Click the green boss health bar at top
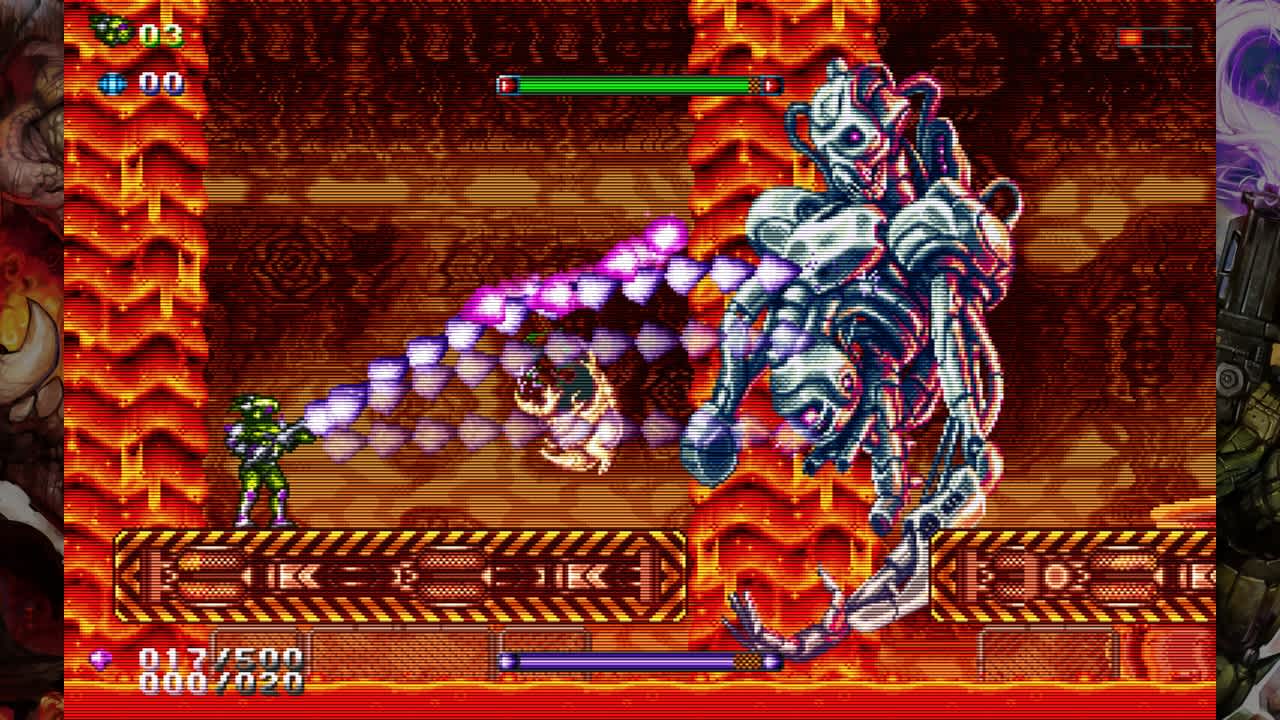This screenshot has width=1280, height=720. pos(640,86)
